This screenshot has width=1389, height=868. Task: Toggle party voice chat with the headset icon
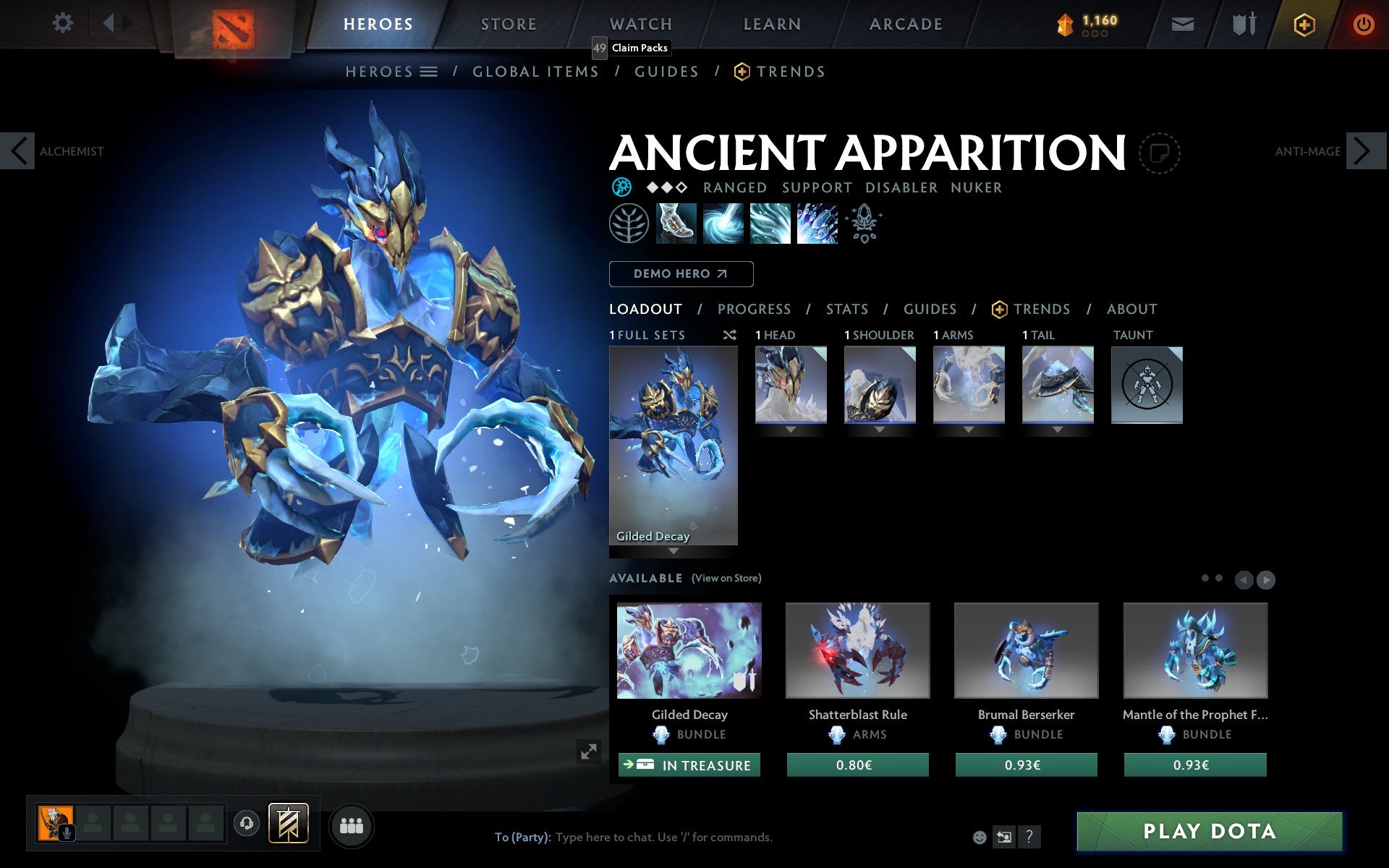247,822
